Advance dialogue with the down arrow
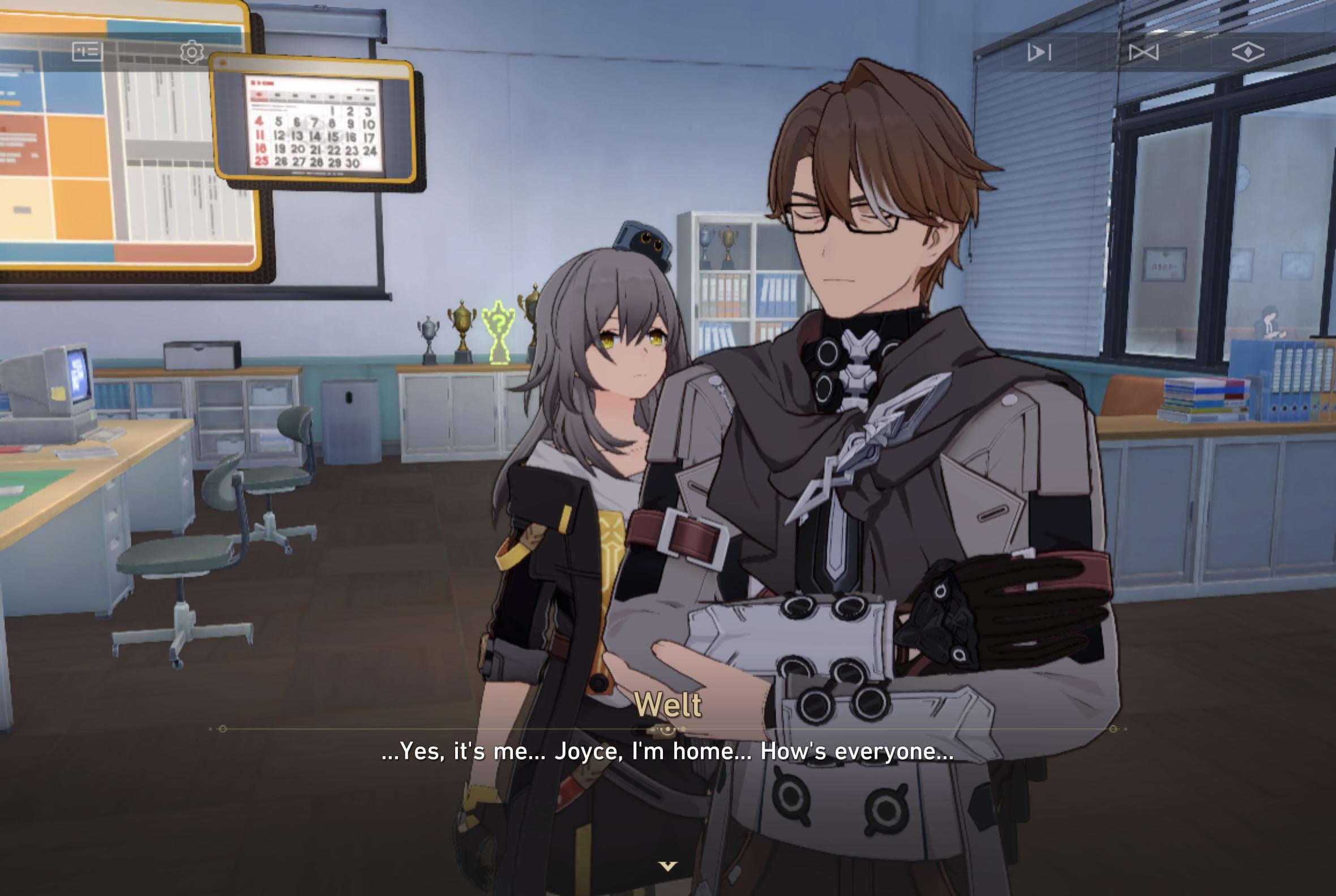 667,867
